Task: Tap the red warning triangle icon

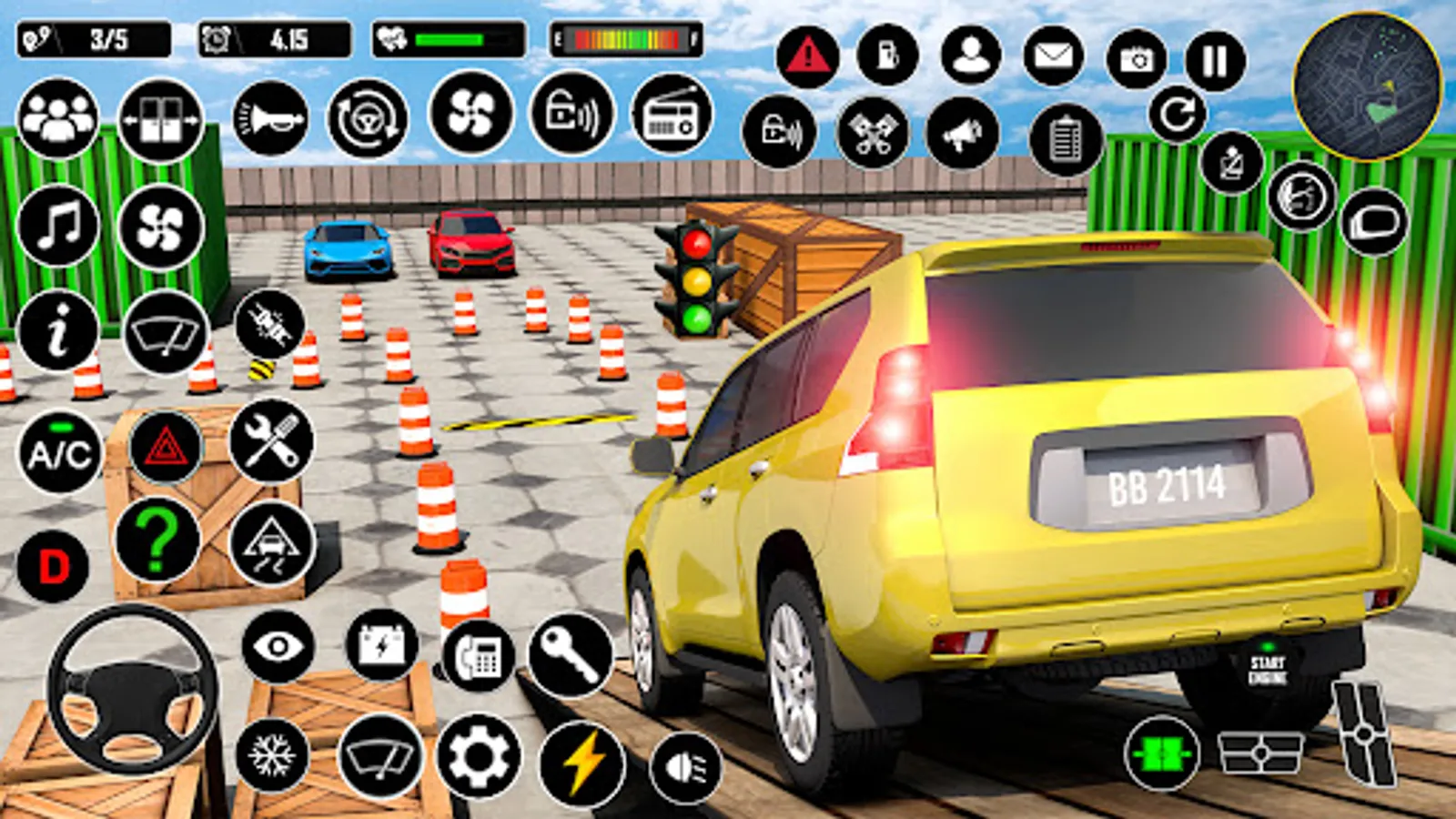Action: coord(807,57)
